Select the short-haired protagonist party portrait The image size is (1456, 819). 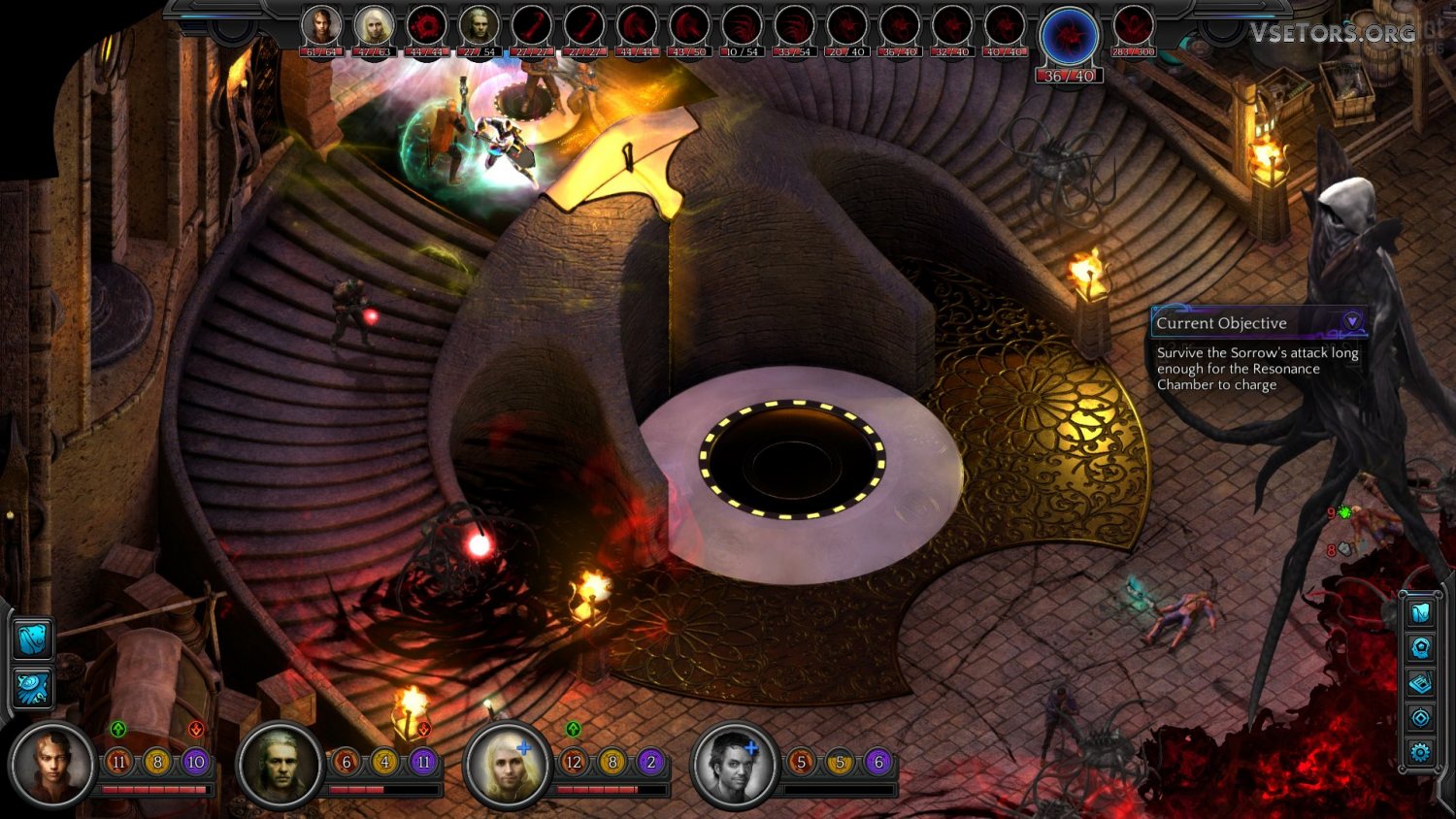pos(52,765)
